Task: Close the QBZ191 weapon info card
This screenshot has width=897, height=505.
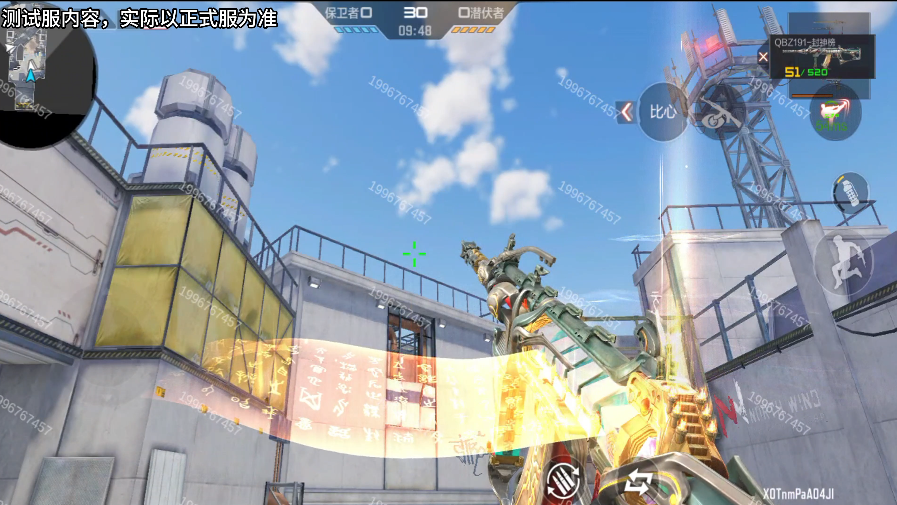Action: (x=764, y=57)
